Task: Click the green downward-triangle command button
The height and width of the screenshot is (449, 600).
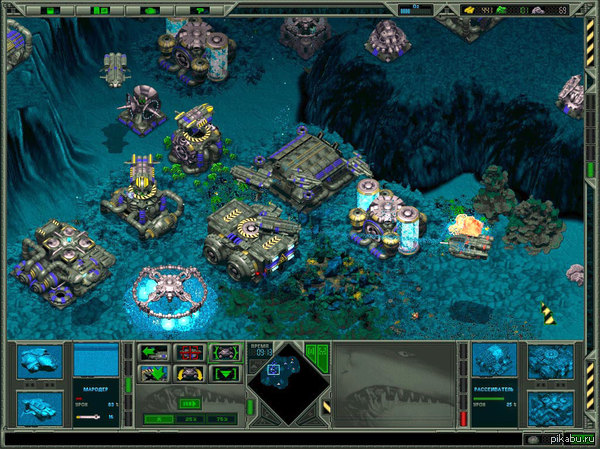Action: (x=225, y=374)
